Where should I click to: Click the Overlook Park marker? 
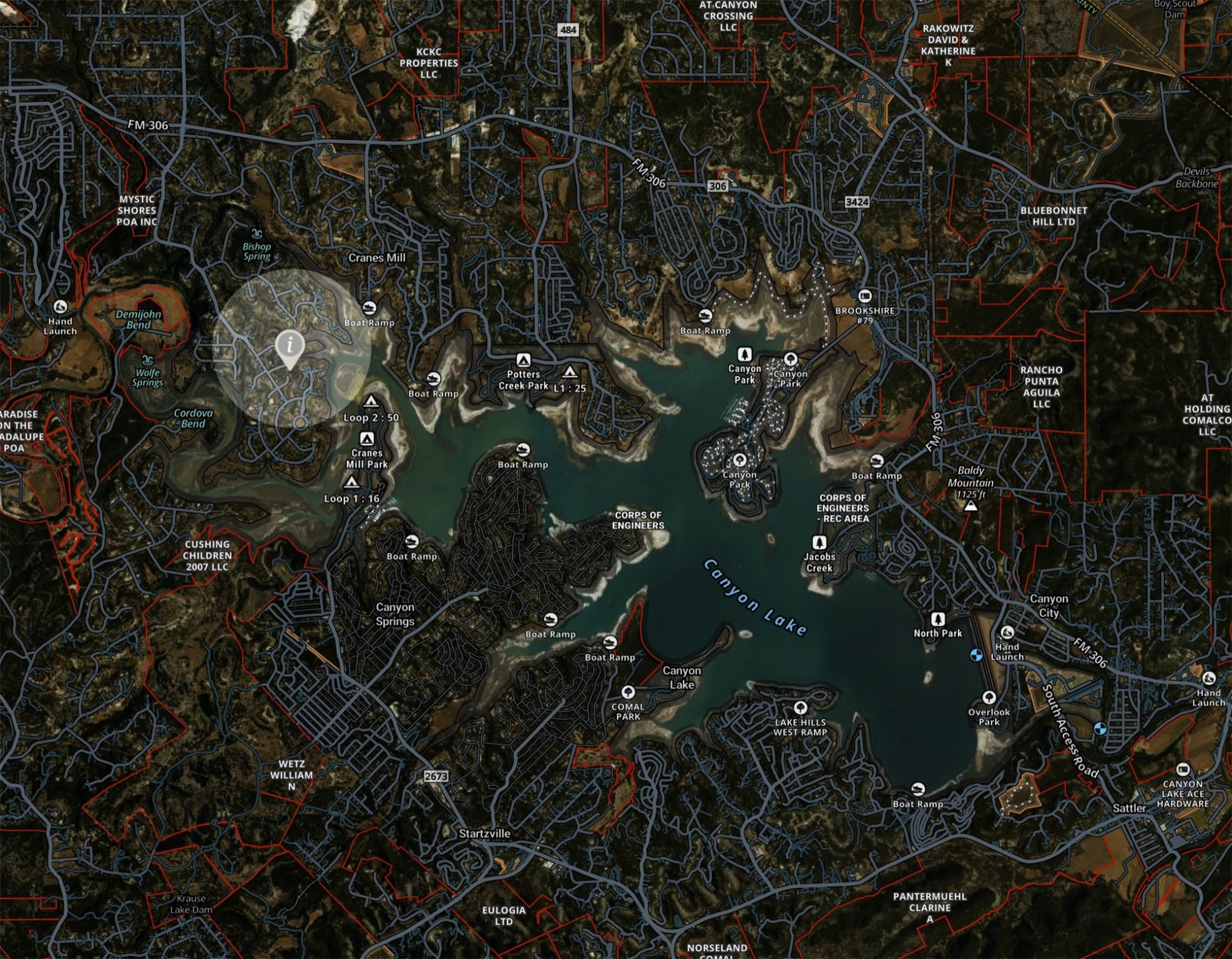click(x=988, y=697)
